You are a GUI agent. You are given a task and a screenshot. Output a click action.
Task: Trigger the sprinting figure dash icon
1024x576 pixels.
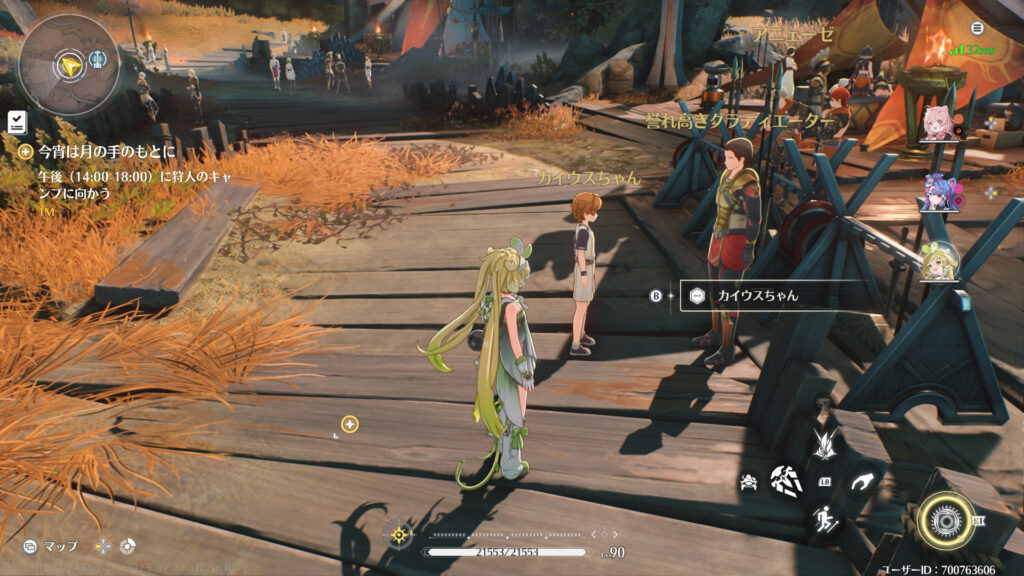click(x=824, y=519)
